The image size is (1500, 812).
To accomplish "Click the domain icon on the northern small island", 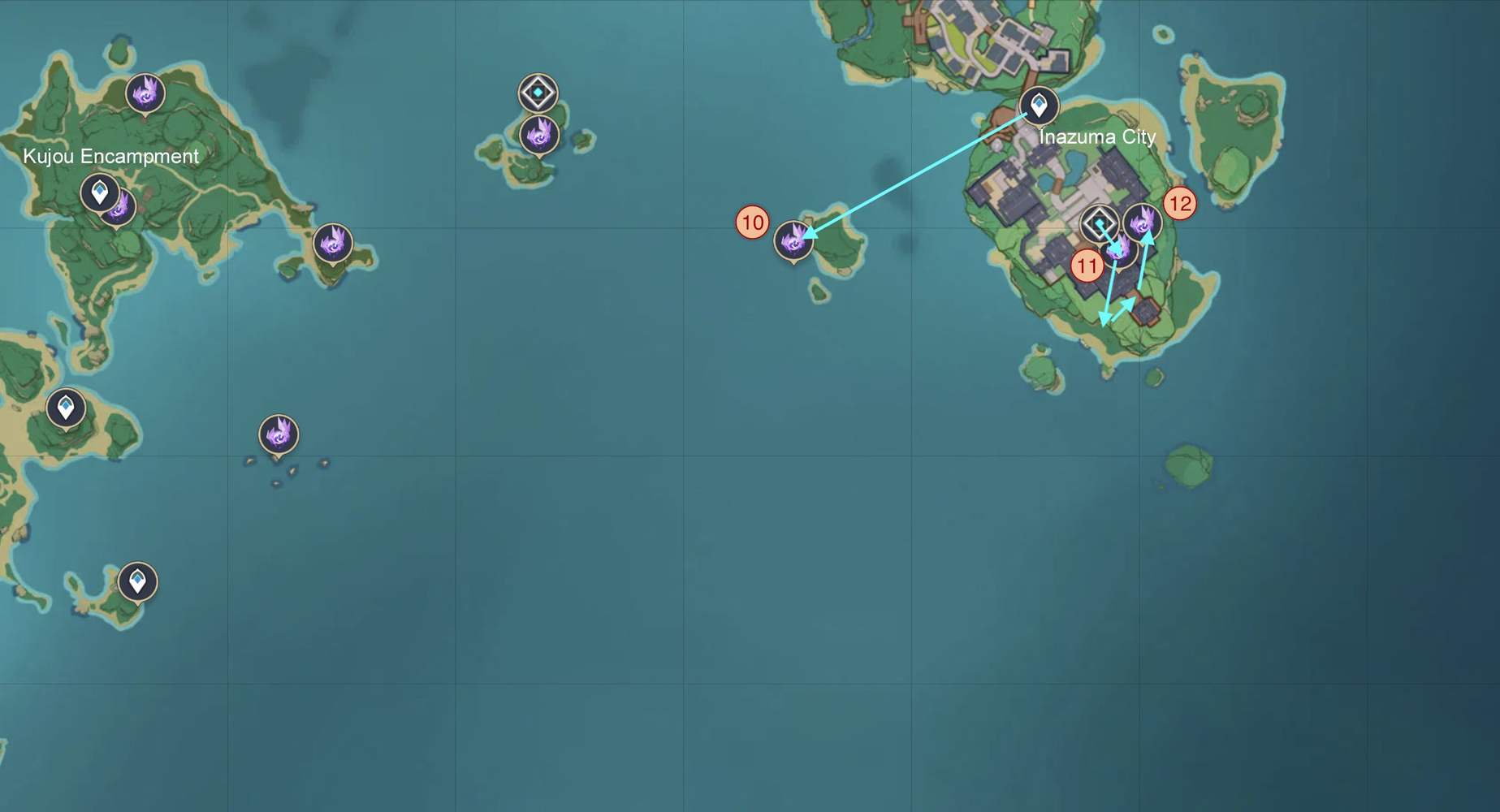I will click(x=537, y=93).
